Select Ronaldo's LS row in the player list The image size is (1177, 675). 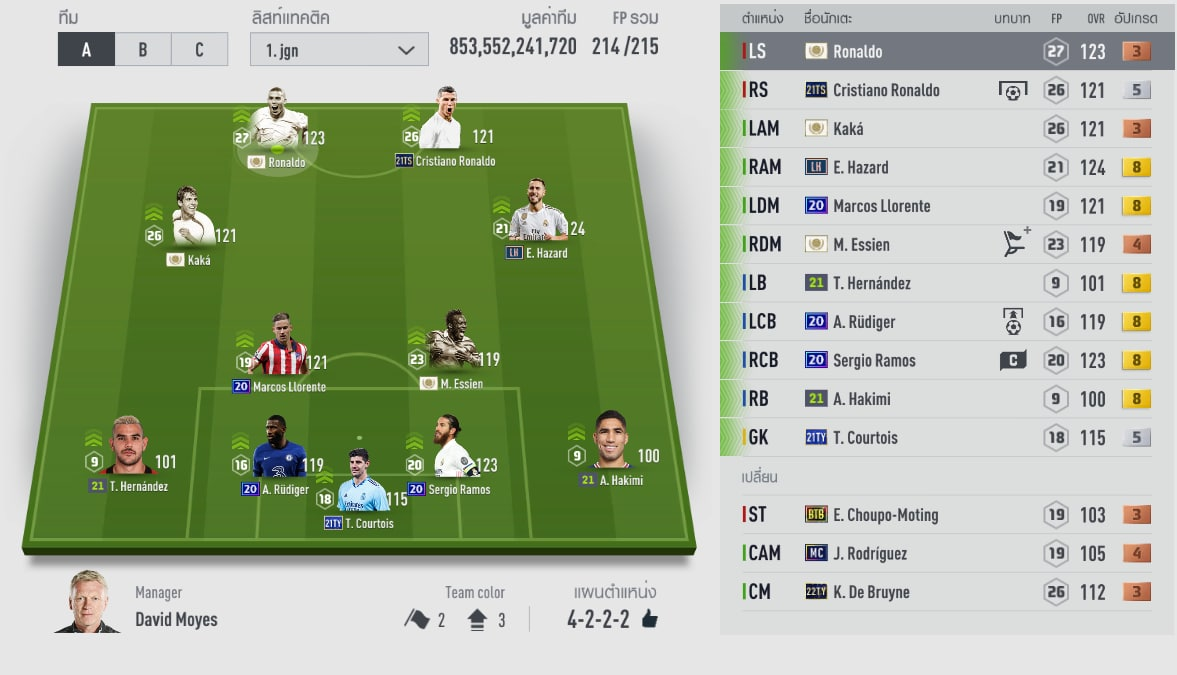tap(946, 51)
